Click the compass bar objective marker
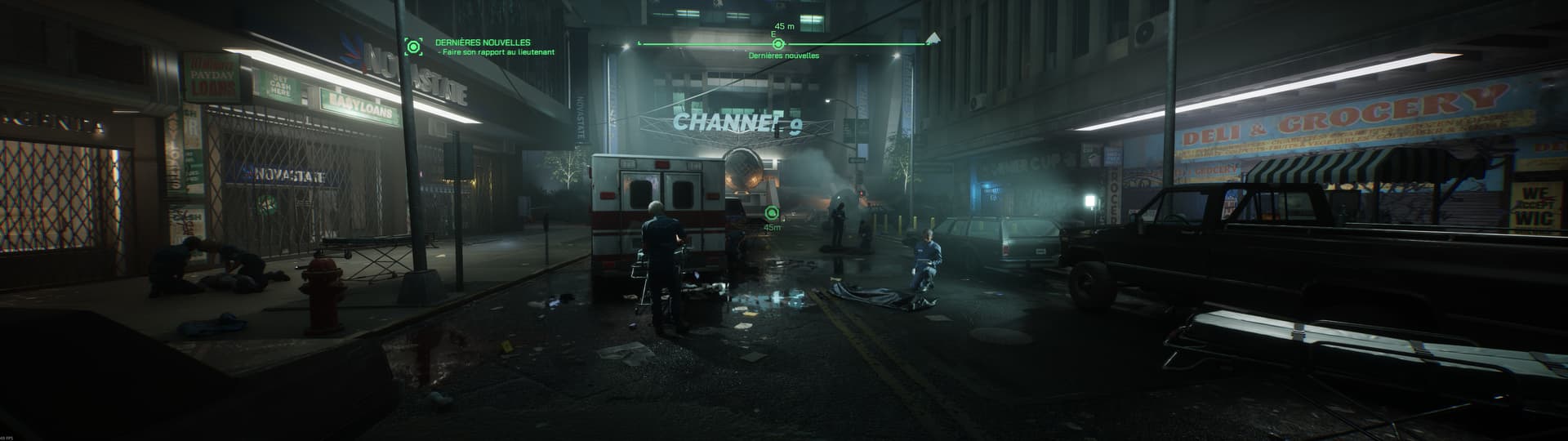This screenshot has width=1568, height=441. click(x=778, y=44)
